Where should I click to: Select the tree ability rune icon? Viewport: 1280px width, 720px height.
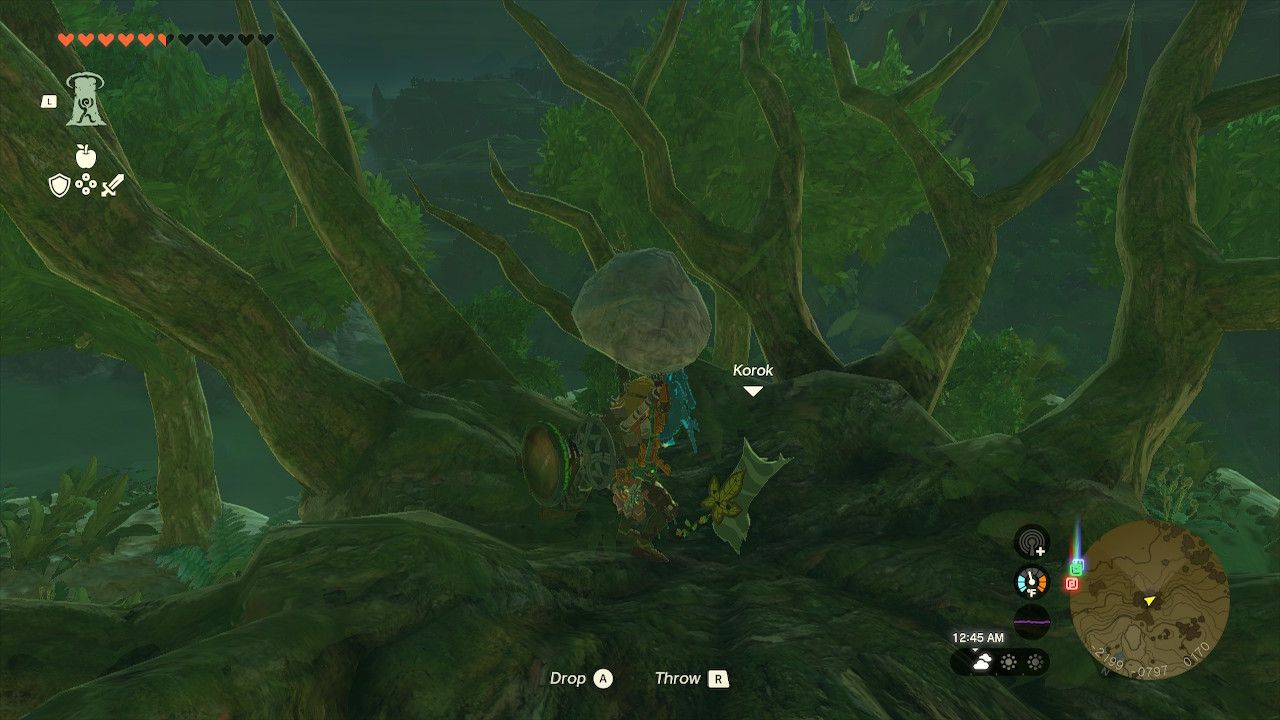(x=87, y=100)
